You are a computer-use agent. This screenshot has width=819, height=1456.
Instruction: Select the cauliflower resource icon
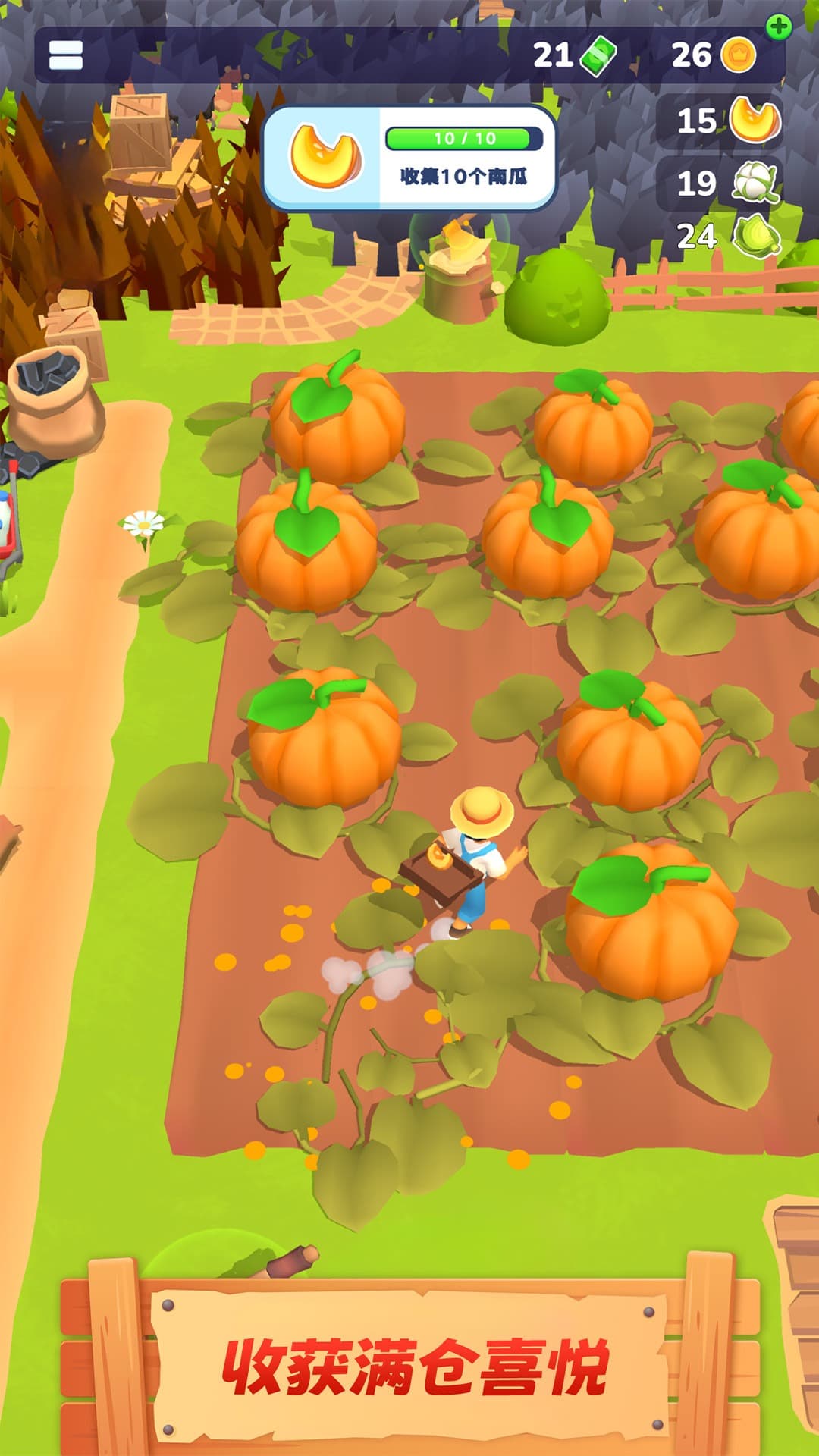pyautogui.click(x=755, y=183)
